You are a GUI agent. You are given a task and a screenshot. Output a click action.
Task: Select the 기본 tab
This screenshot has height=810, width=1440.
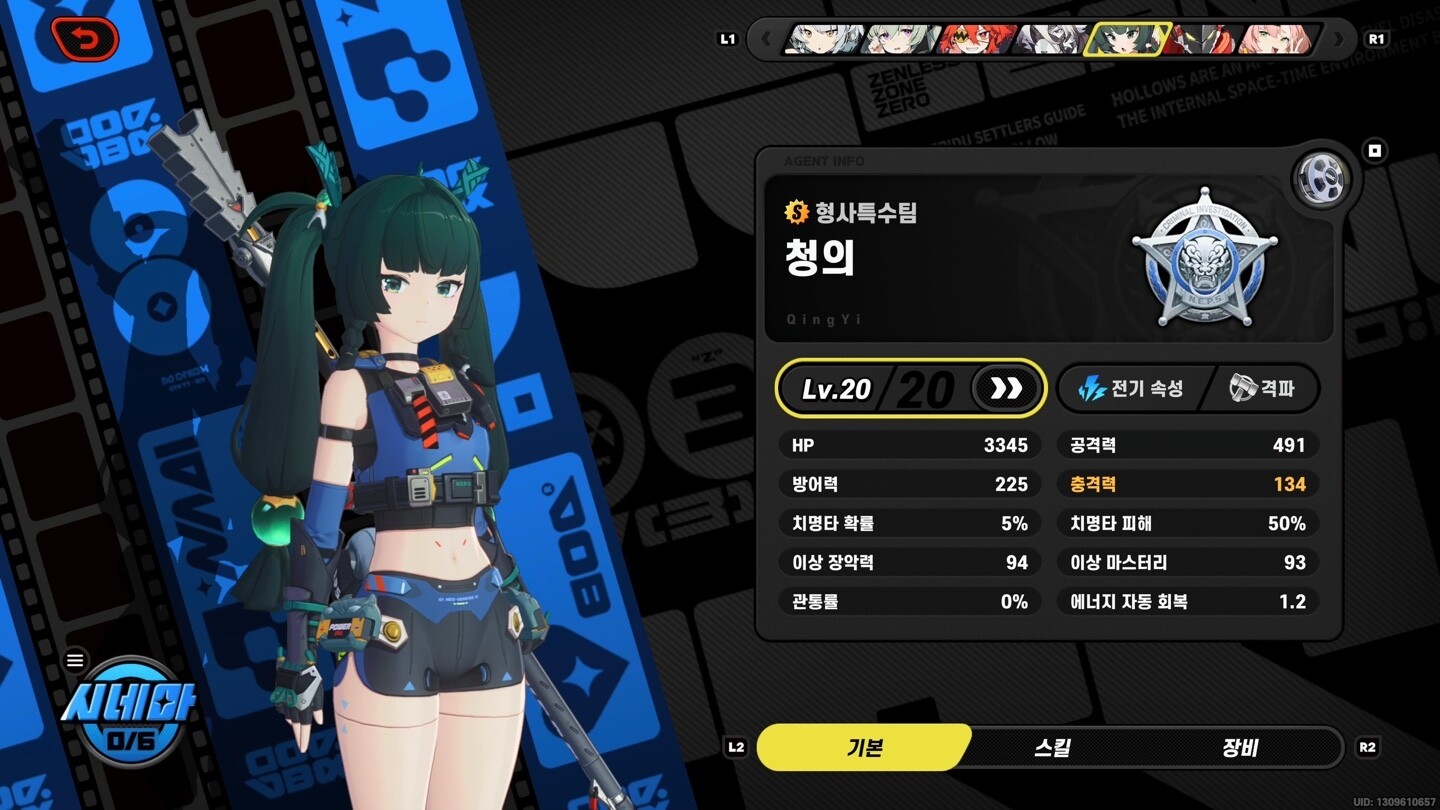[864, 748]
